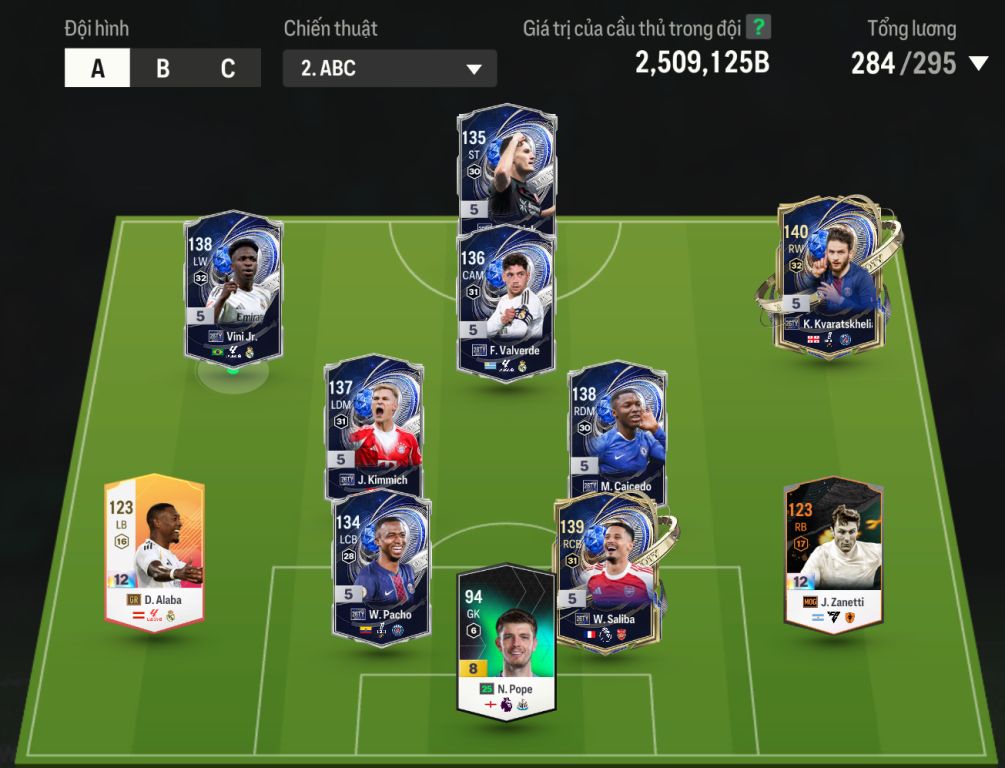Select the Vini Jr. LW card
1005x768 pixels.
click(x=233, y=285)
